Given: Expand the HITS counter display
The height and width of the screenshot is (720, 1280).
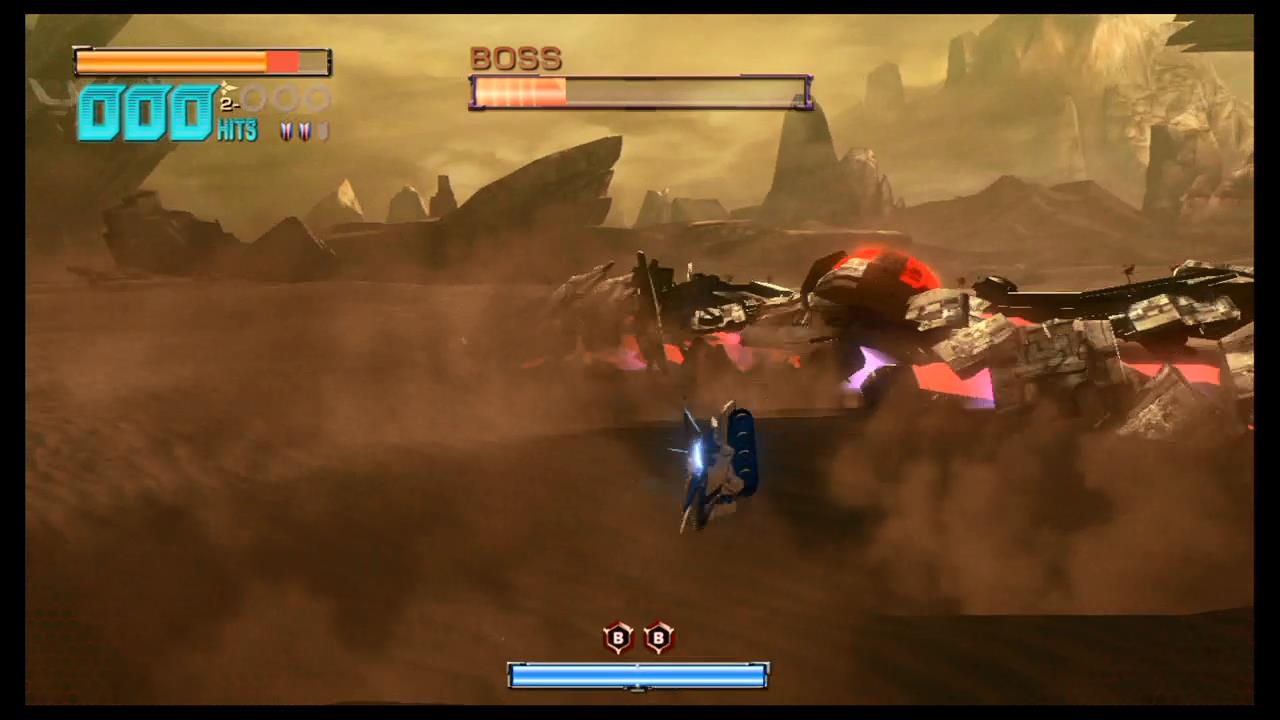Looking at the screenshot, I should click(236, 131).
